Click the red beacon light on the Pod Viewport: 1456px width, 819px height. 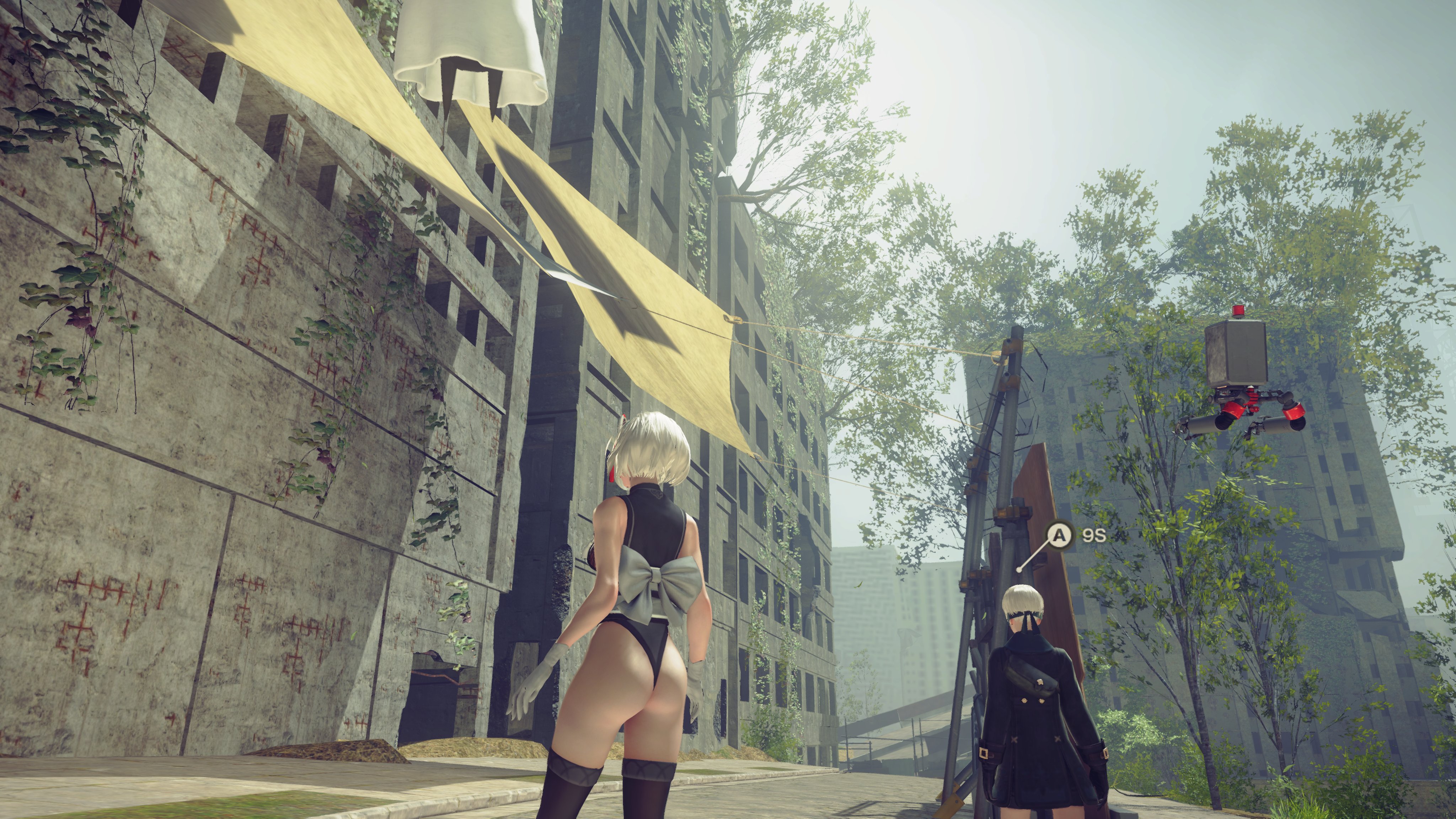pos(1239,310)
